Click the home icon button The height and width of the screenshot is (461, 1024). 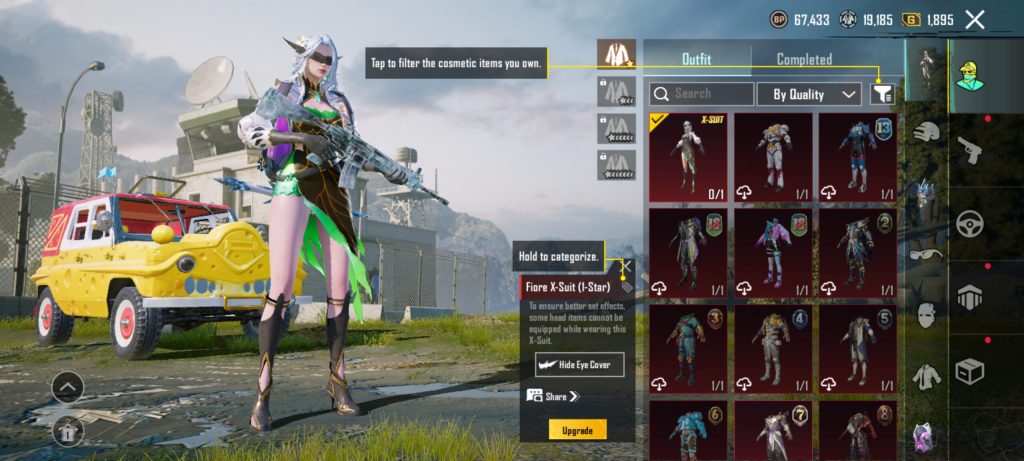pyautogui.click(x=68, y=431)
